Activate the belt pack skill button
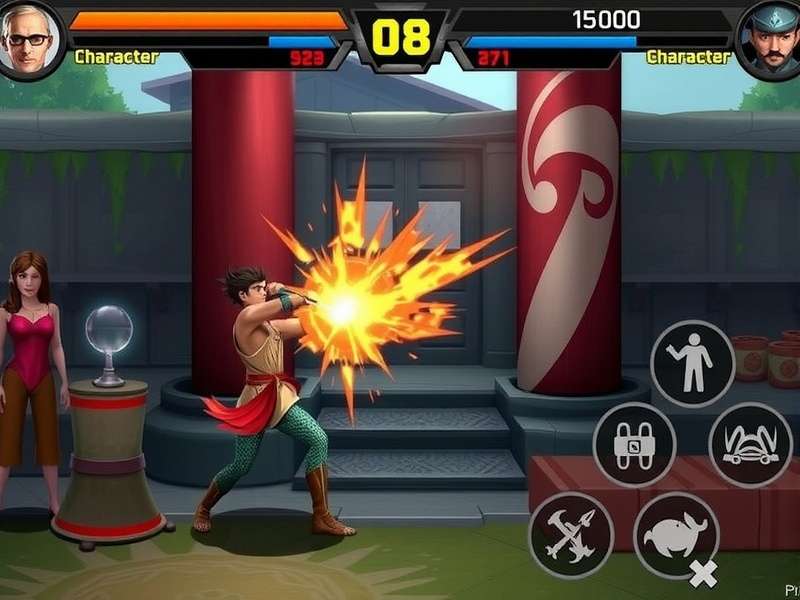 point(634,445)
